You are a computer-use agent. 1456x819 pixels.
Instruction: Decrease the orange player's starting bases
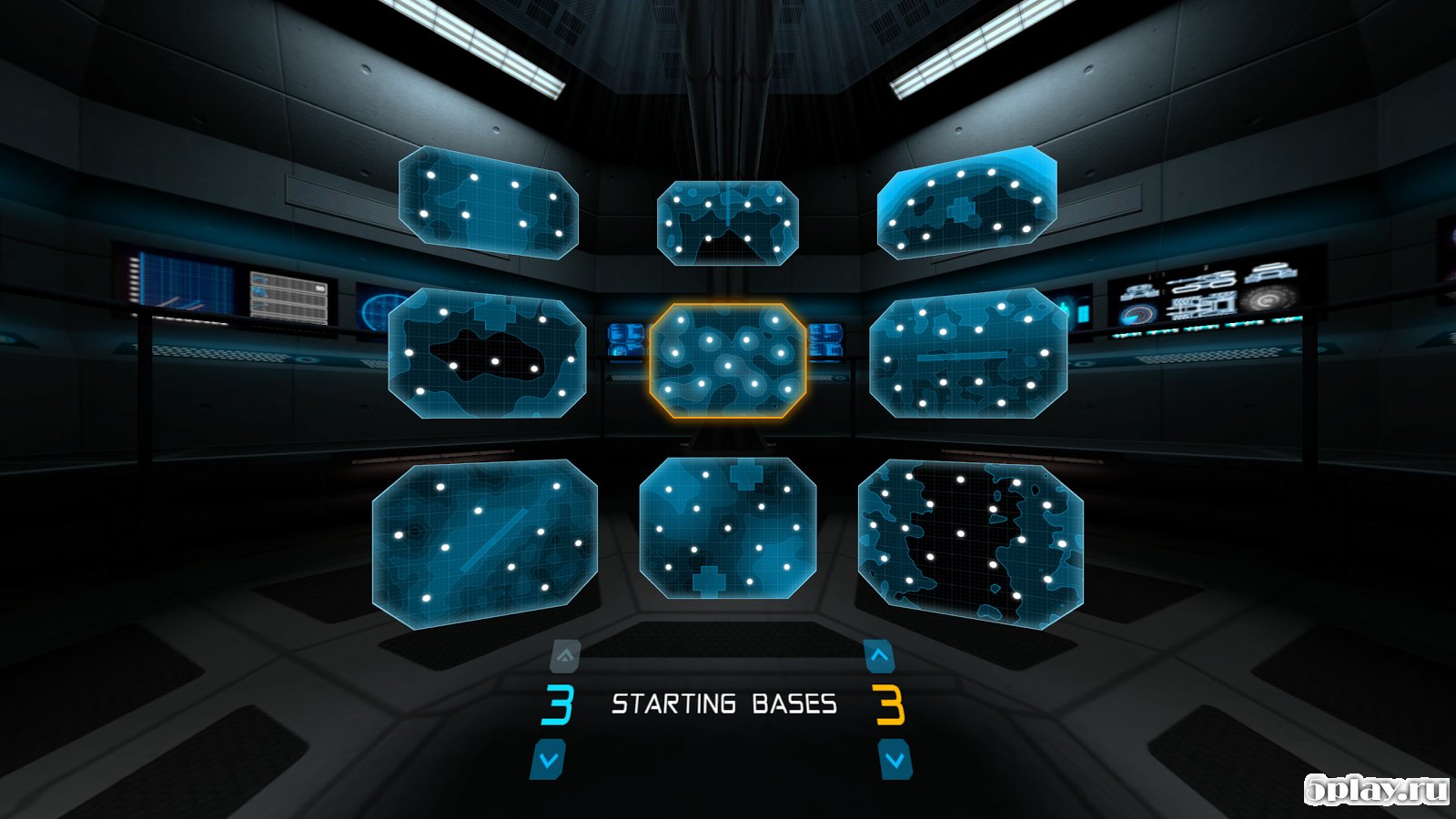tap(895, 759)
